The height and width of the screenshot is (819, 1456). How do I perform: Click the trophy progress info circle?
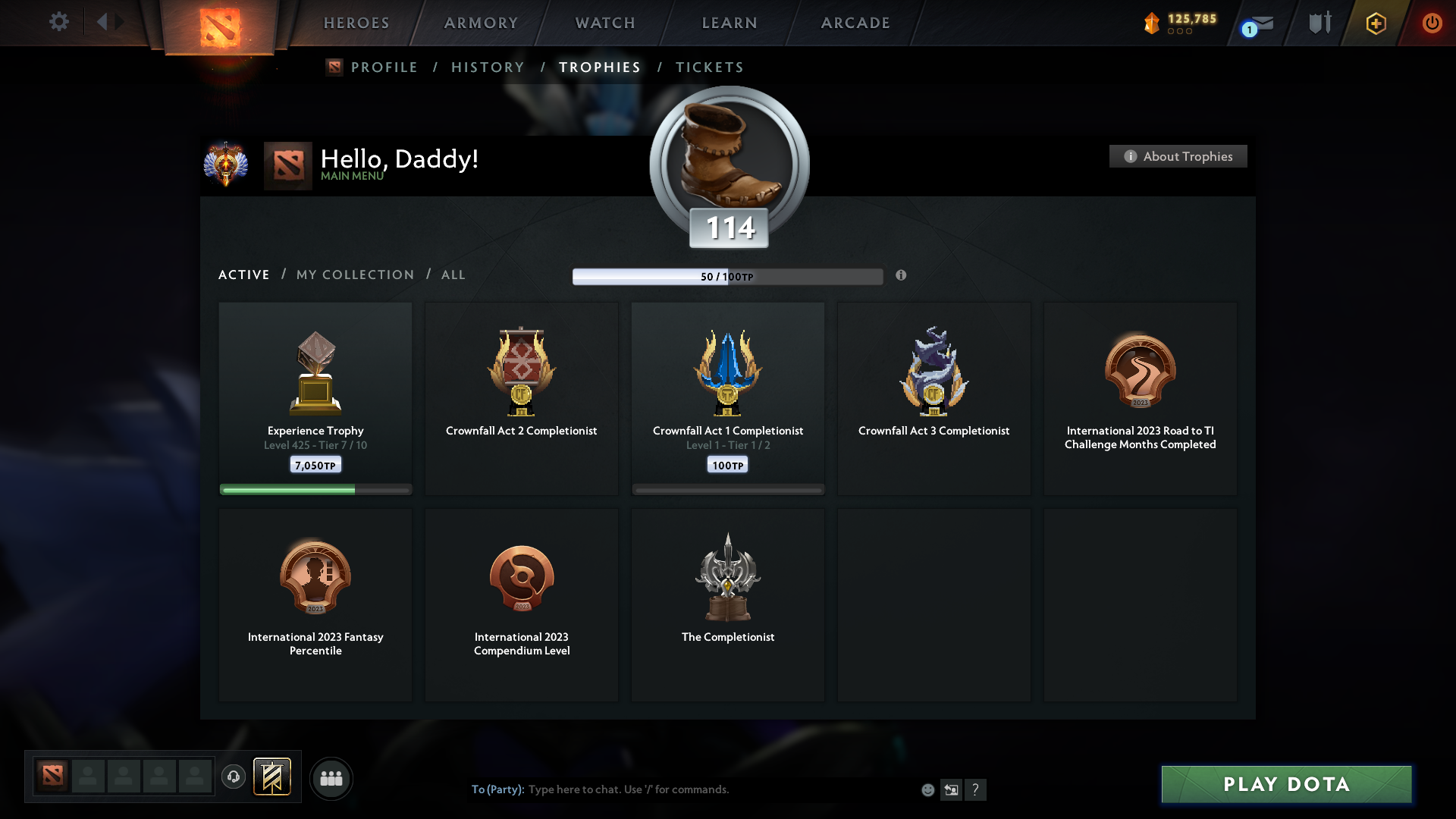tap(902, 276)
